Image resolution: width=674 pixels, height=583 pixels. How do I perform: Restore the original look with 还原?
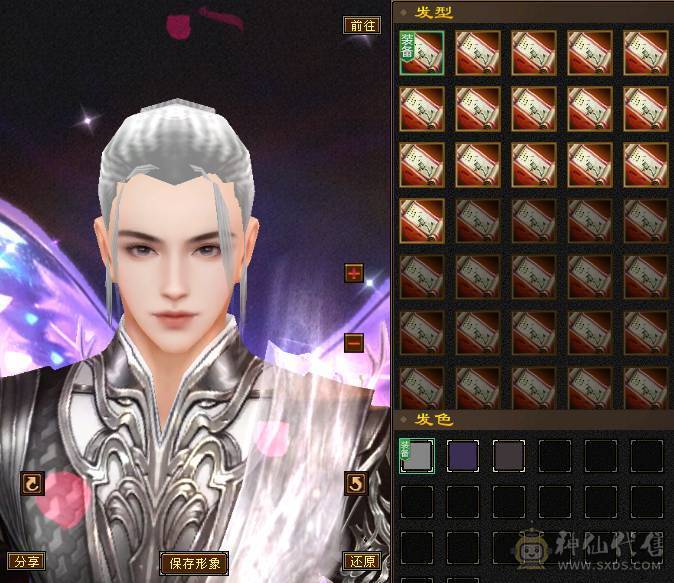tap(361, 561)
